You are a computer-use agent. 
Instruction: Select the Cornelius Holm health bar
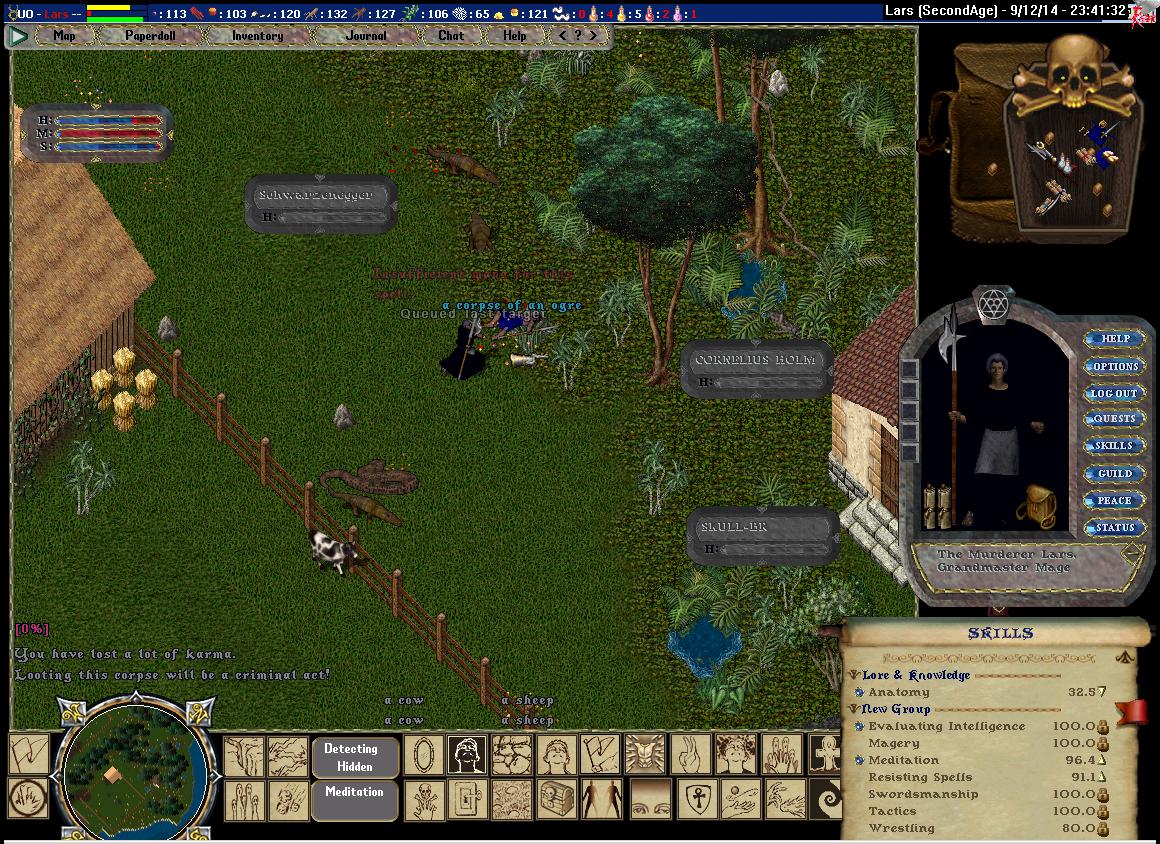coord(757,367)
